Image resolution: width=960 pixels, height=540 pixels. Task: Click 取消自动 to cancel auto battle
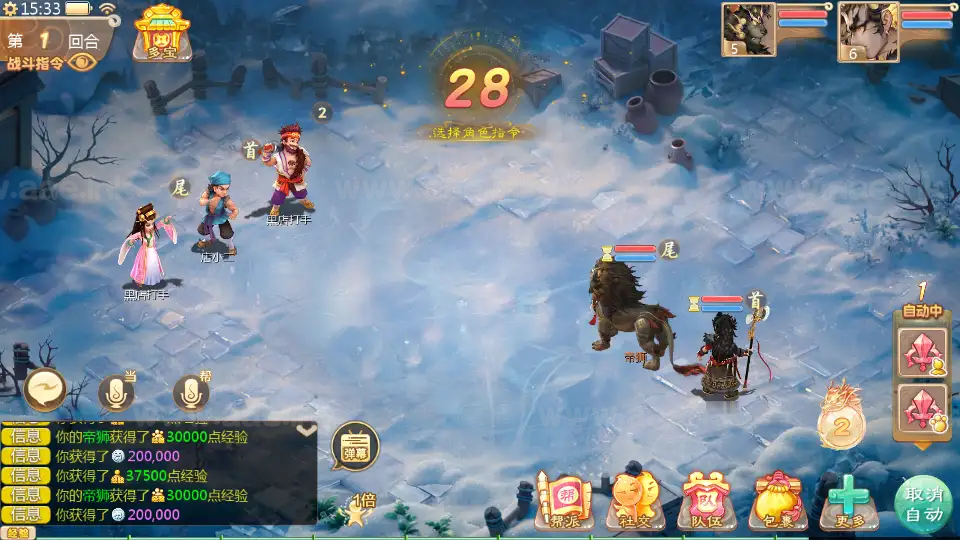[922, 503]
